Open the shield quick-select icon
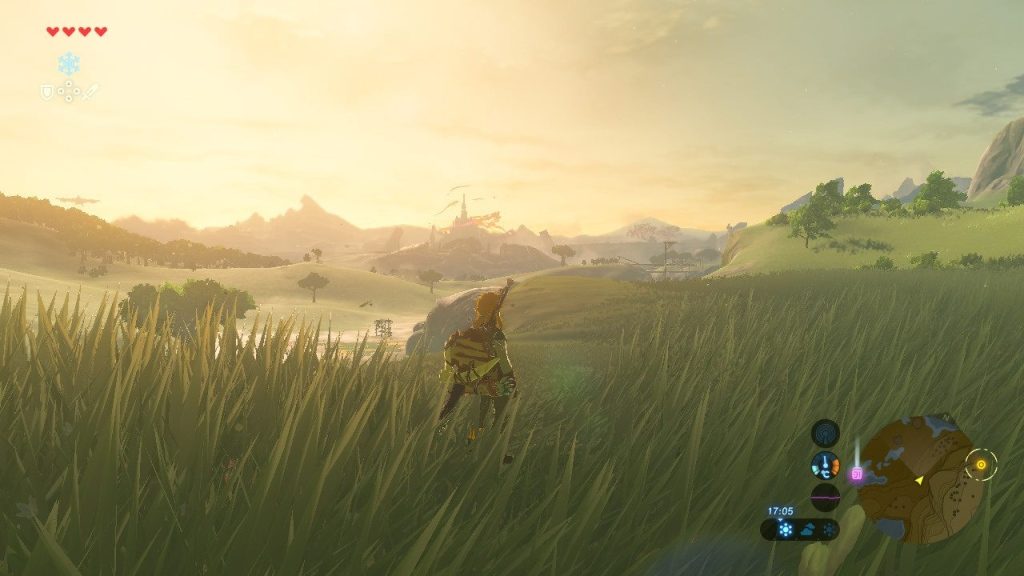This screenshot has width=1024, height=576. tap(46, 91)
